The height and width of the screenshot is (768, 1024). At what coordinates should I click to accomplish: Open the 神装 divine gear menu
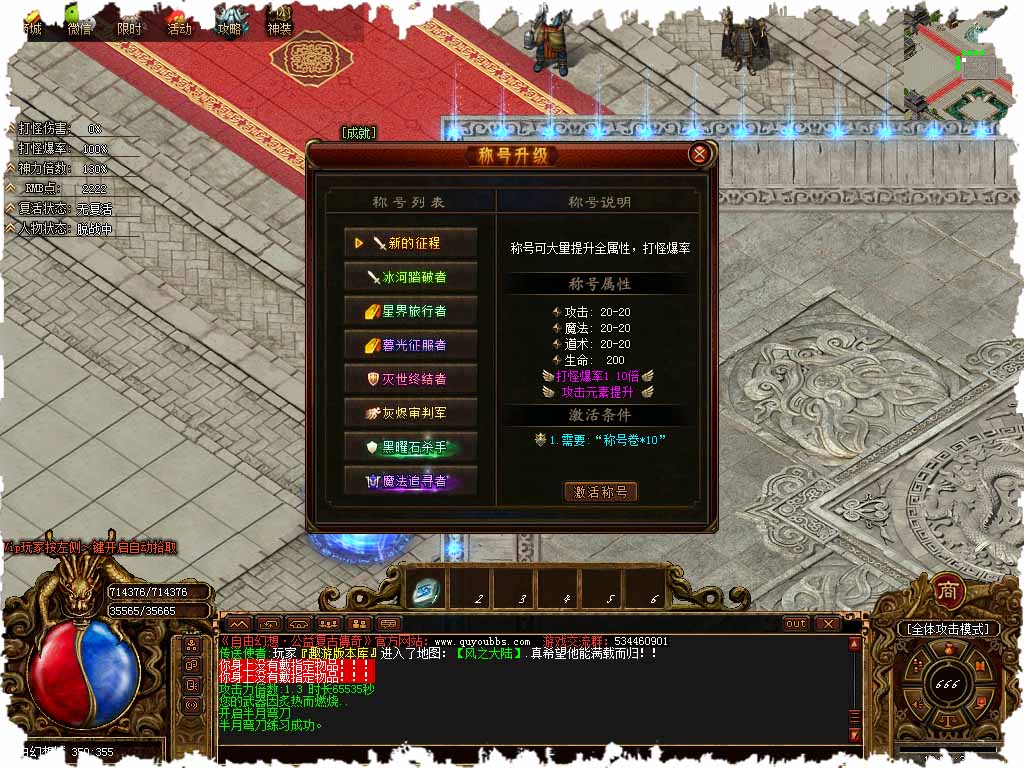tap(280, 20)
